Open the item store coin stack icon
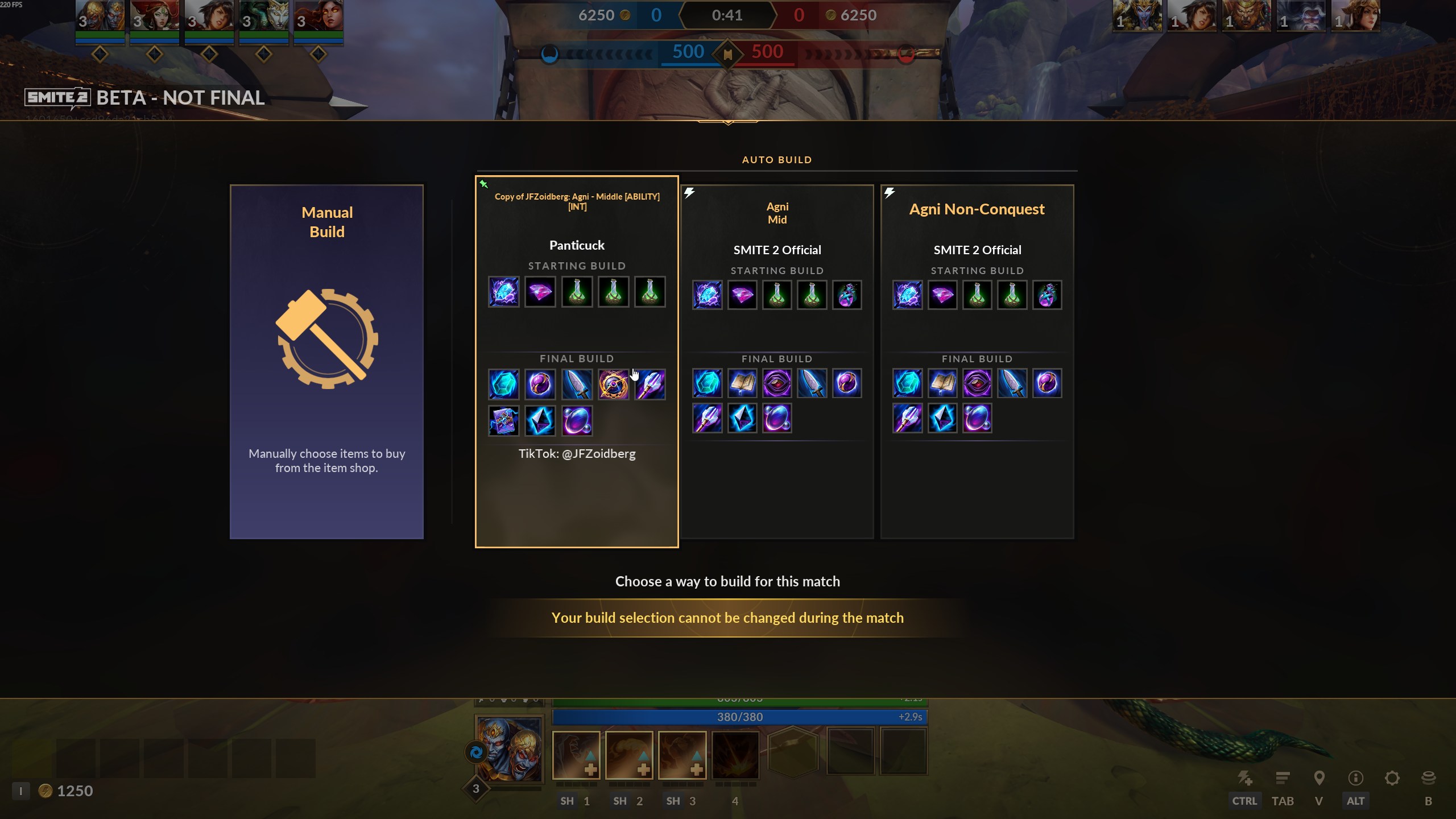This screenshot has width=1456, height=819. (x=1428, y=778)
